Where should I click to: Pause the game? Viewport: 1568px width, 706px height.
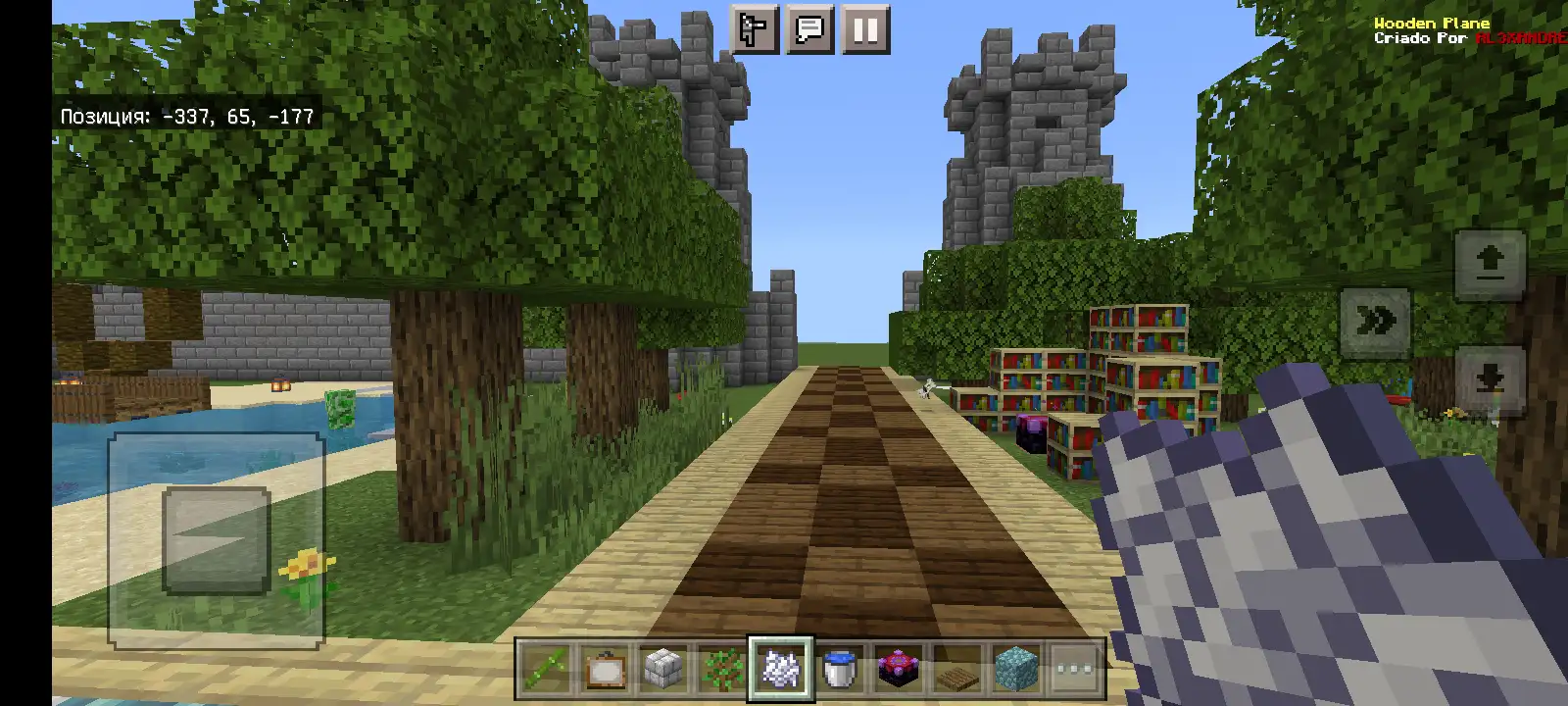coord(864,29)
